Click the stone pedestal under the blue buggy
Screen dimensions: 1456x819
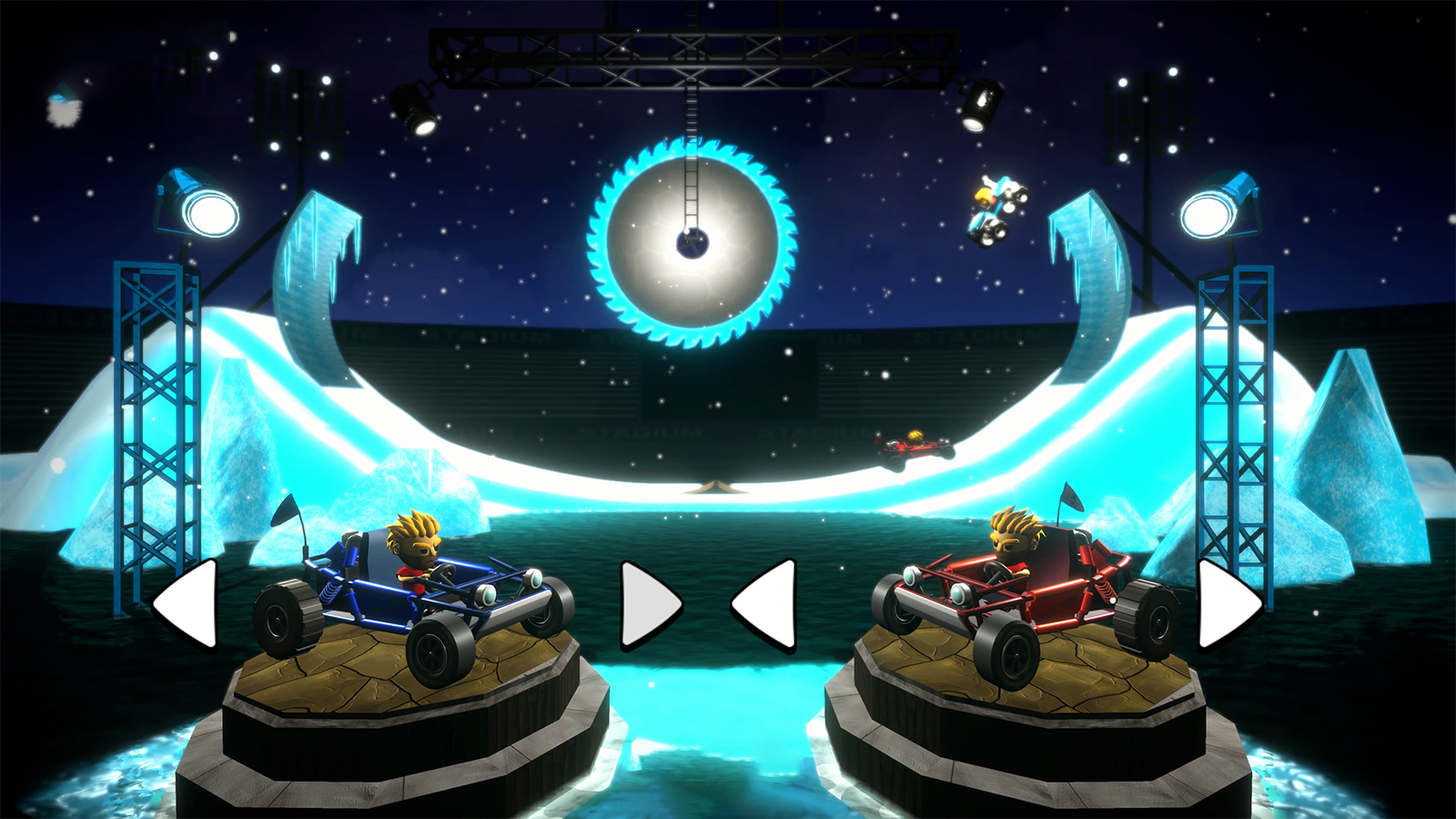pyautogui.click(x=391, y=719)
